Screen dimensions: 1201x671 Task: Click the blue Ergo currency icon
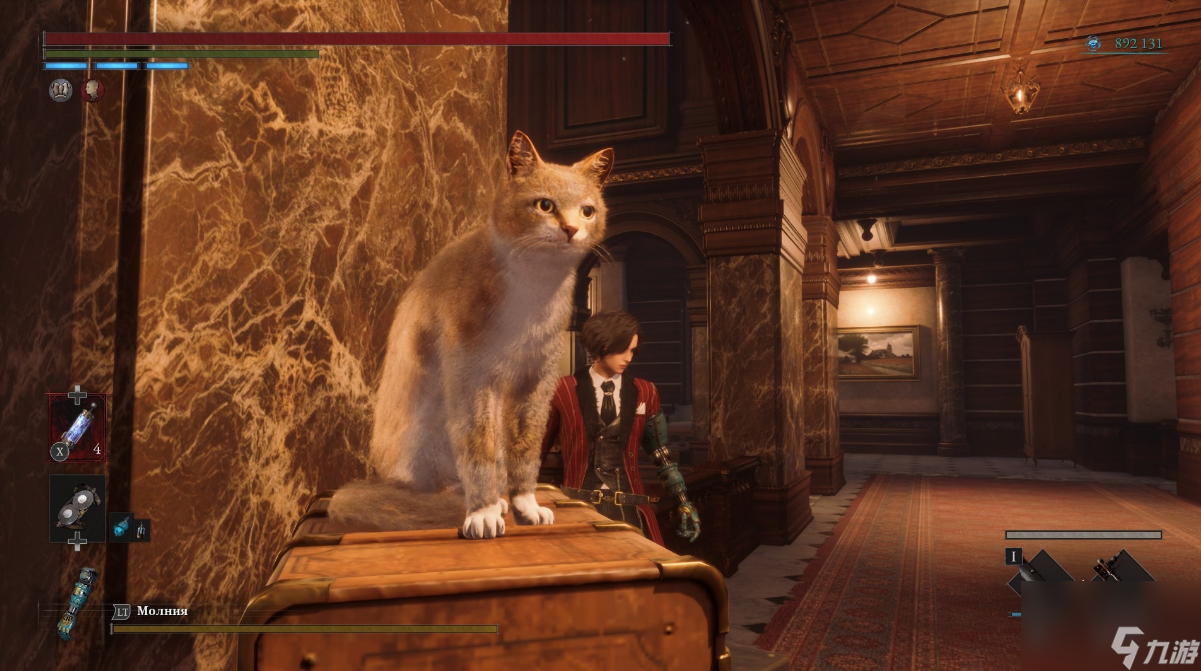(1094, 43)
